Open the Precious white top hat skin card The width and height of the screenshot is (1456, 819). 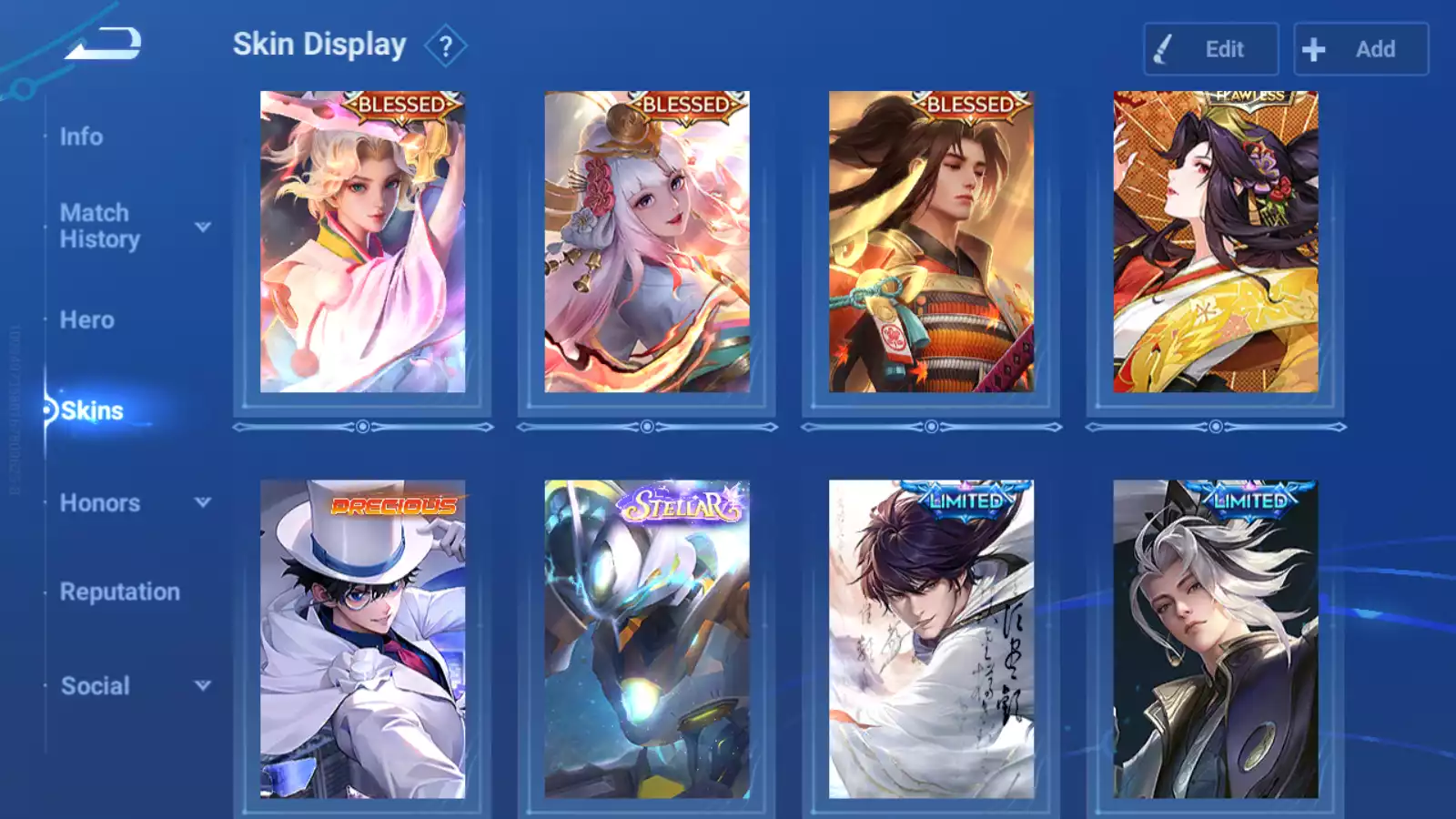point(362,639)
